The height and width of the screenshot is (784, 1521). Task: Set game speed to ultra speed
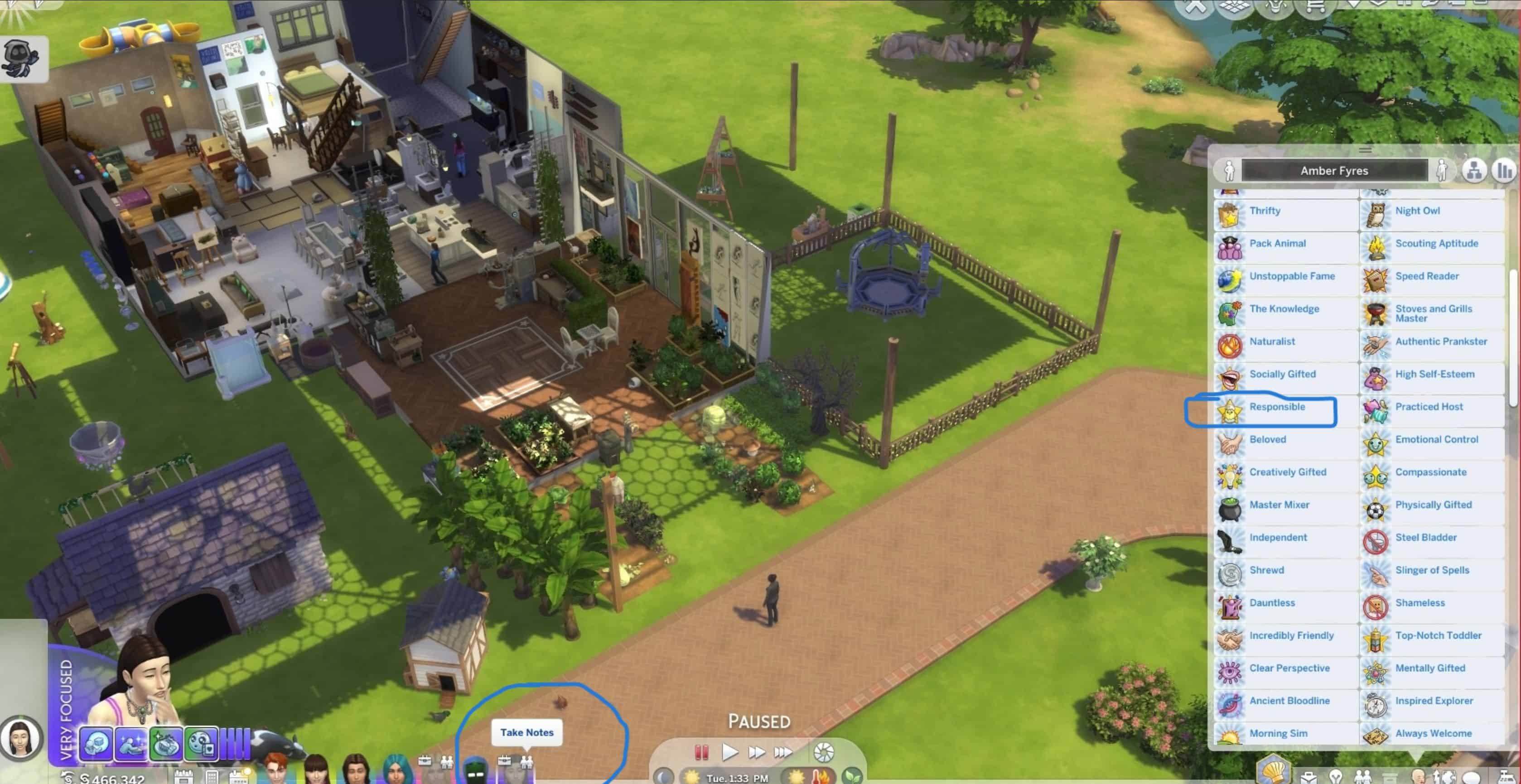pos(783,752)
